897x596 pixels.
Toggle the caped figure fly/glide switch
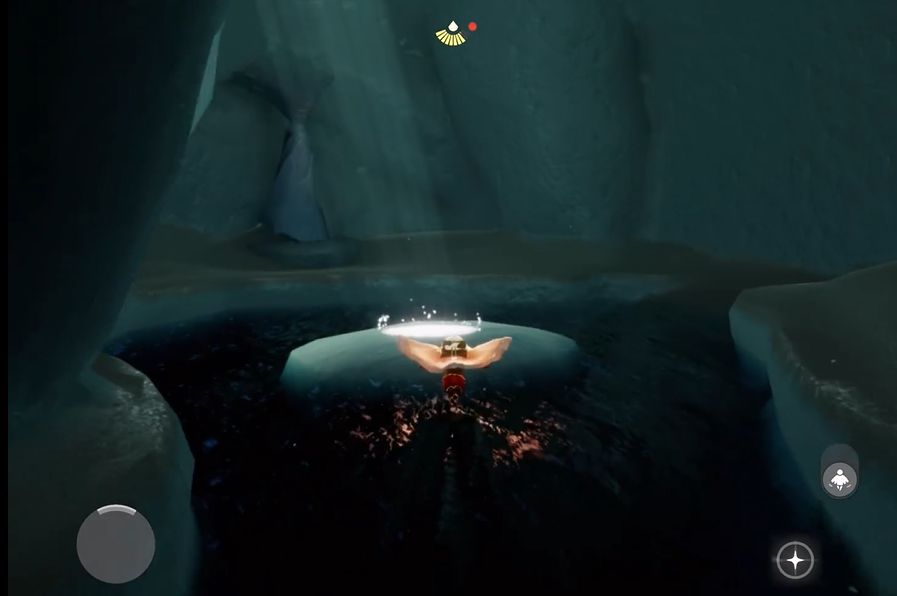click(x=840, y=479)
